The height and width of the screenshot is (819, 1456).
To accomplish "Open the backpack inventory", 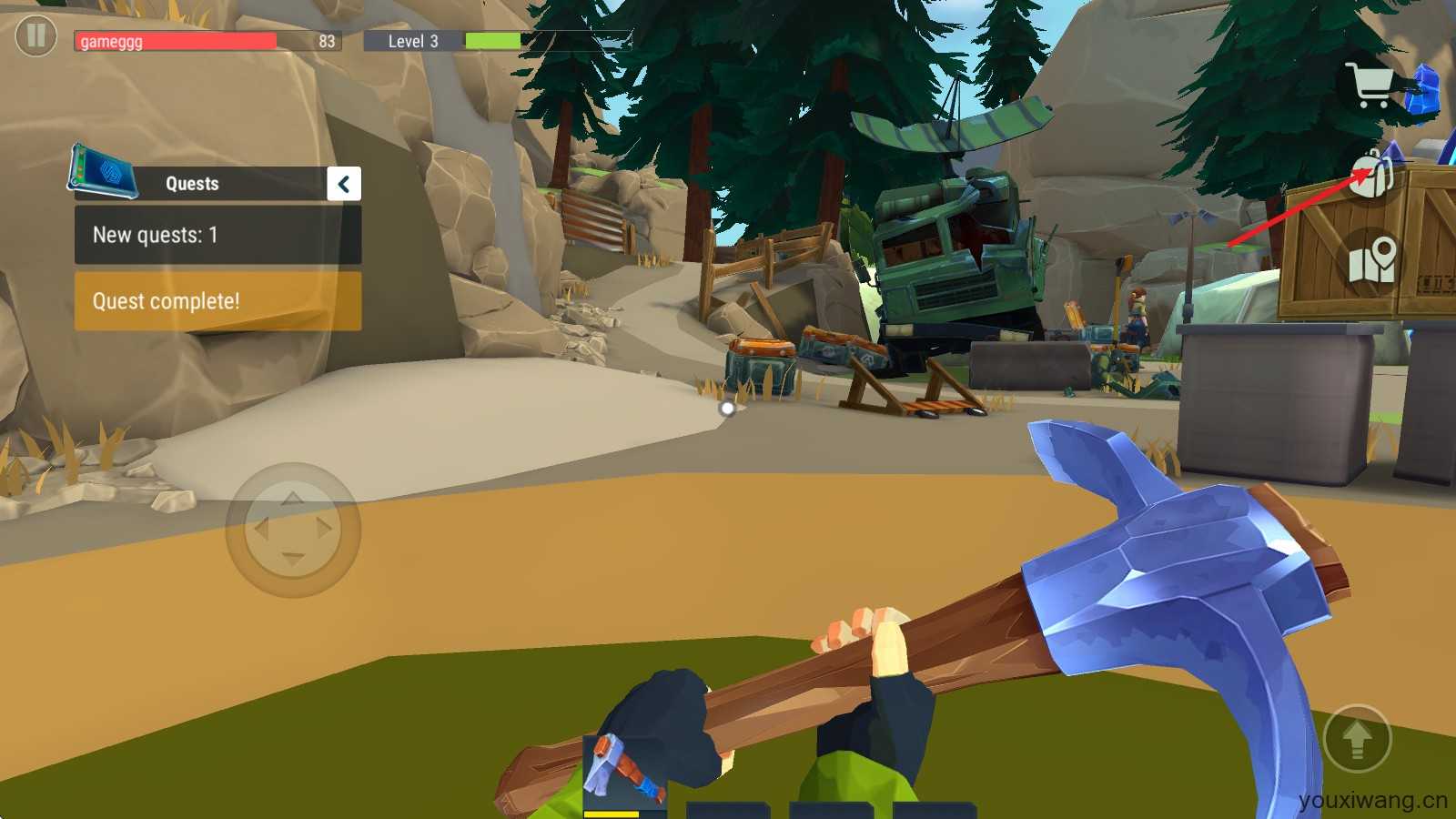I will pyautogui.click(x=1372, y=173).
